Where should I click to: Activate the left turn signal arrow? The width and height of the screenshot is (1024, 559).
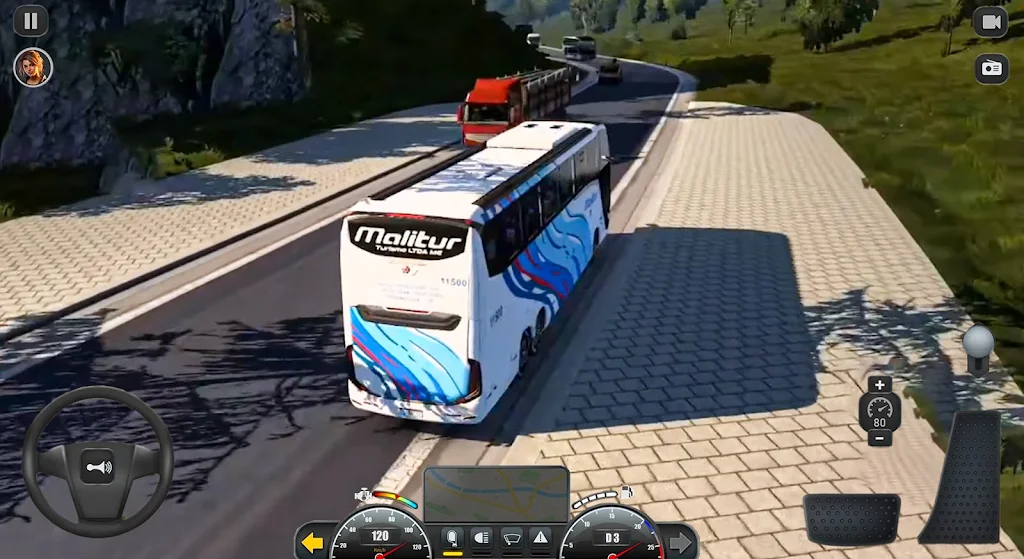[x=313, y=543]
